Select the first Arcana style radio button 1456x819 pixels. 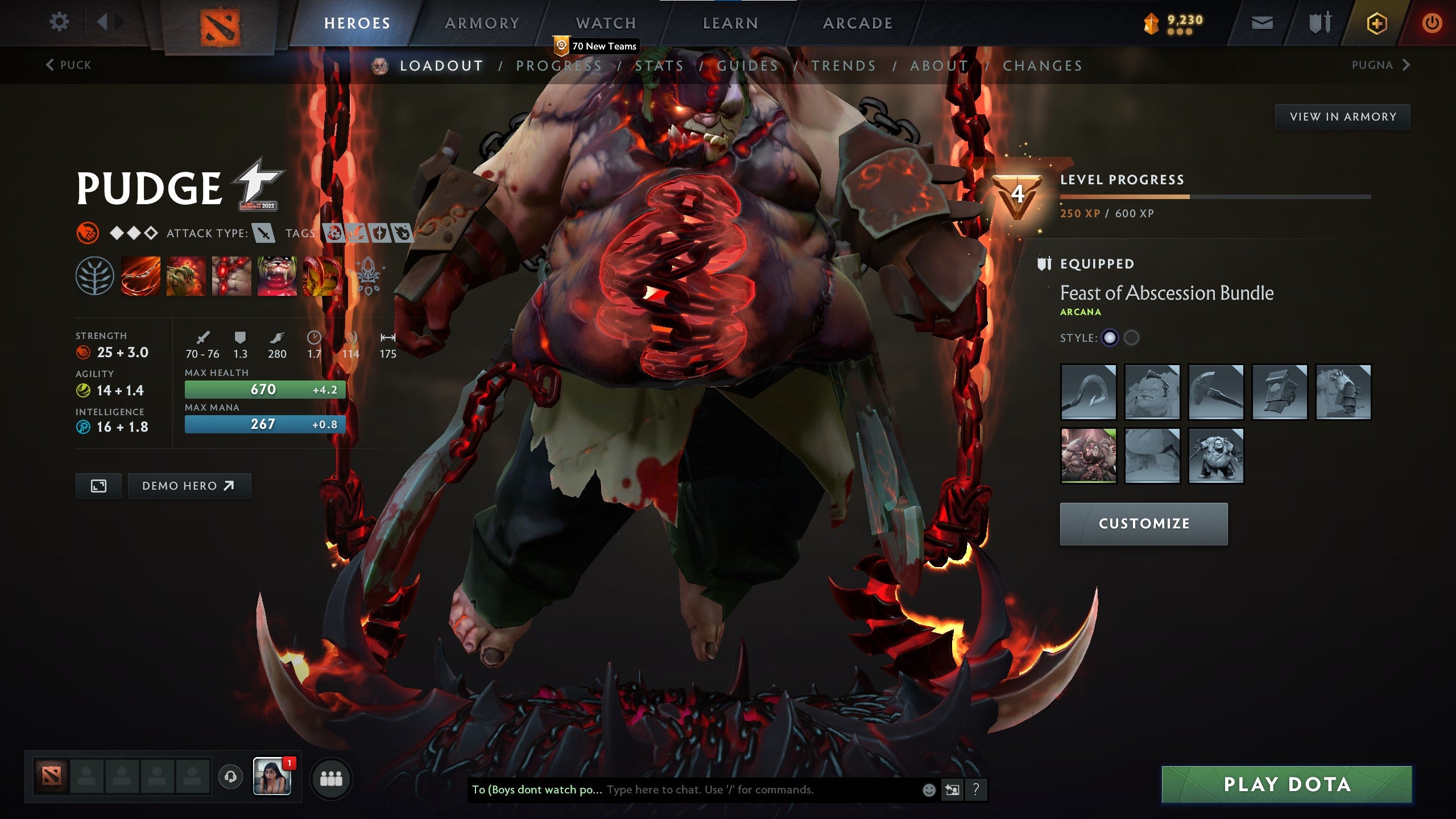point(1109,337)
